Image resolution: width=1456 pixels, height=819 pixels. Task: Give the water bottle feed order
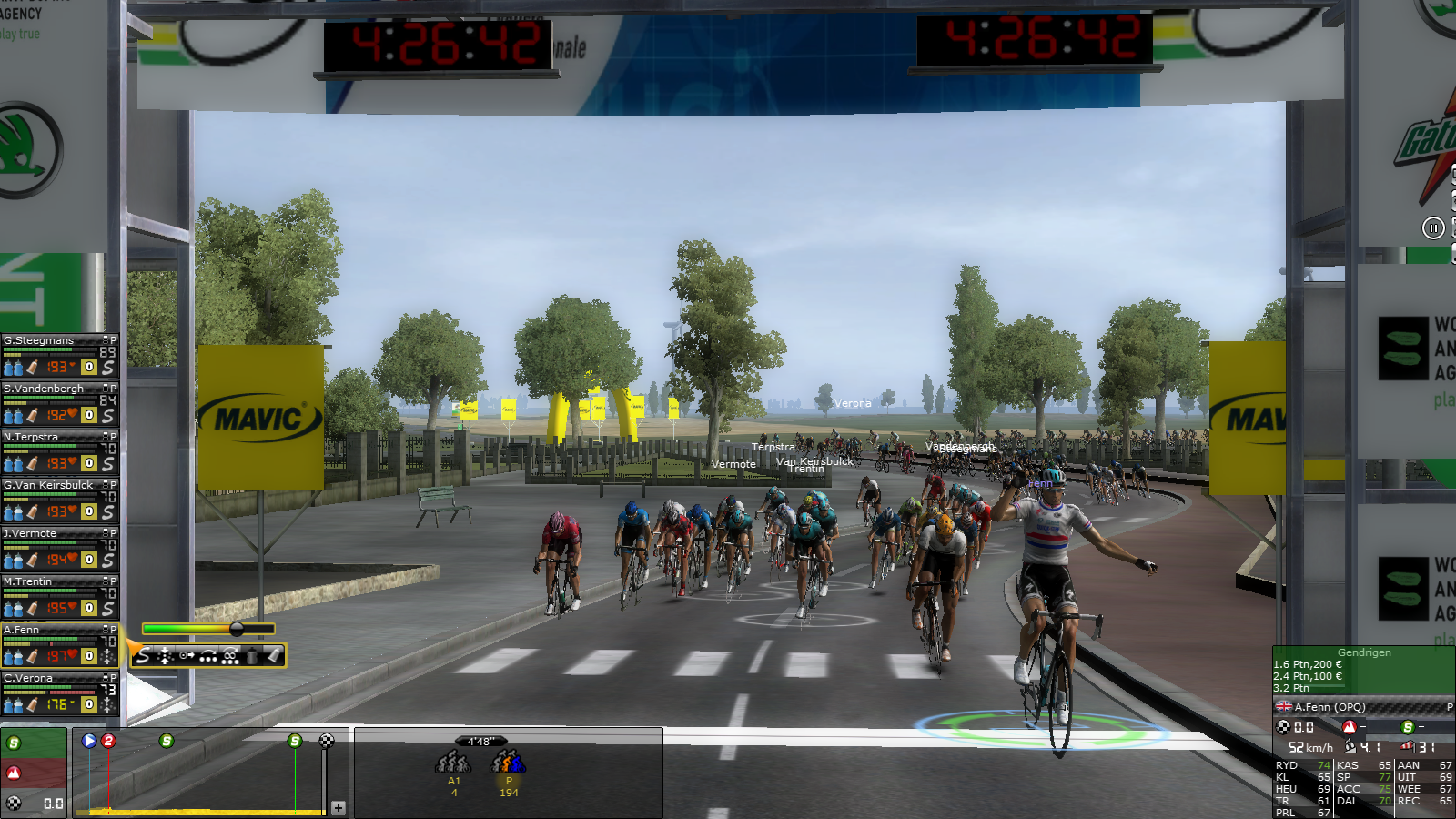click(x=252, y=656)
